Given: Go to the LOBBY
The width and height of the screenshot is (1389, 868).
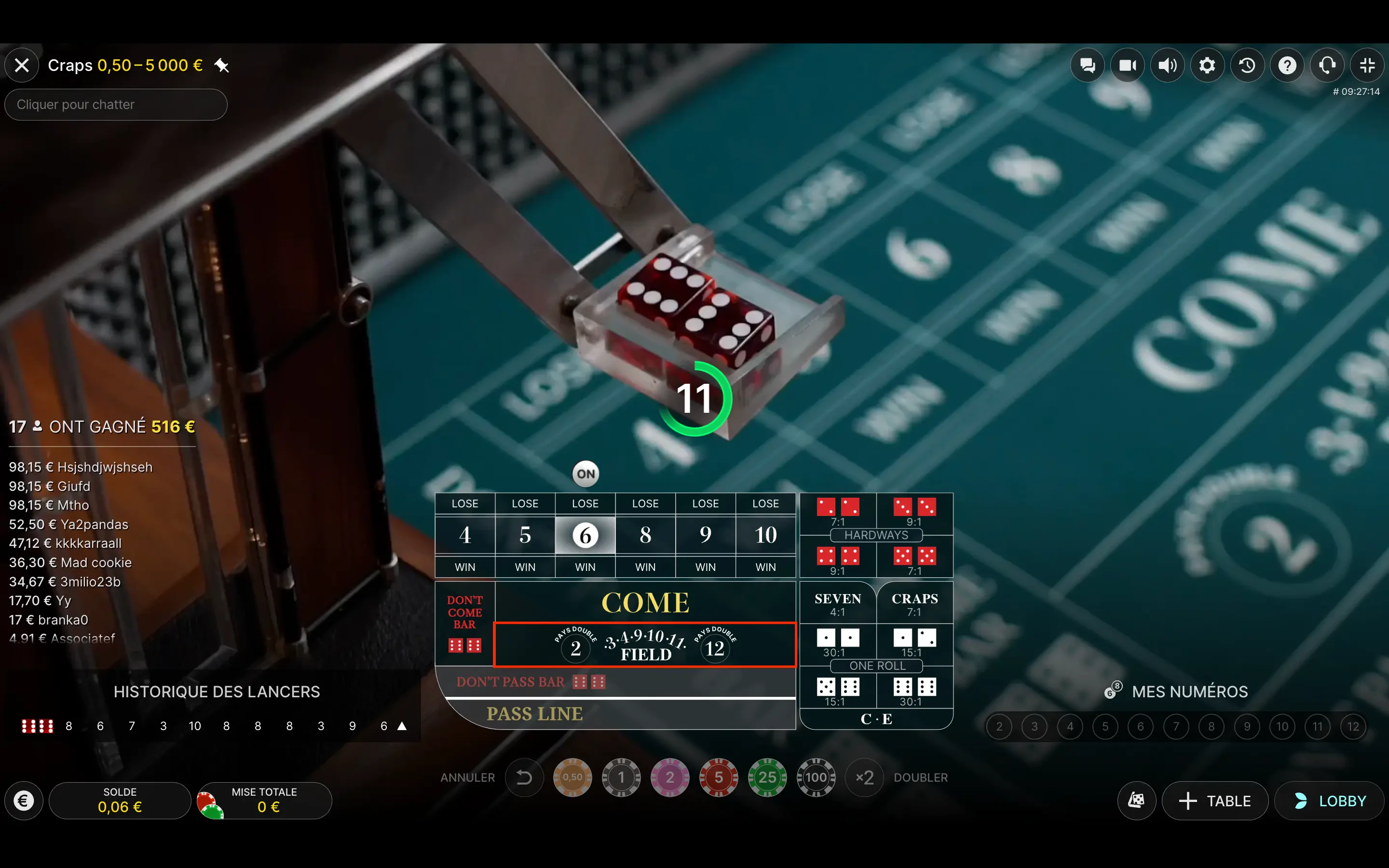Looking at the screenshot, I should point(1330,801).
